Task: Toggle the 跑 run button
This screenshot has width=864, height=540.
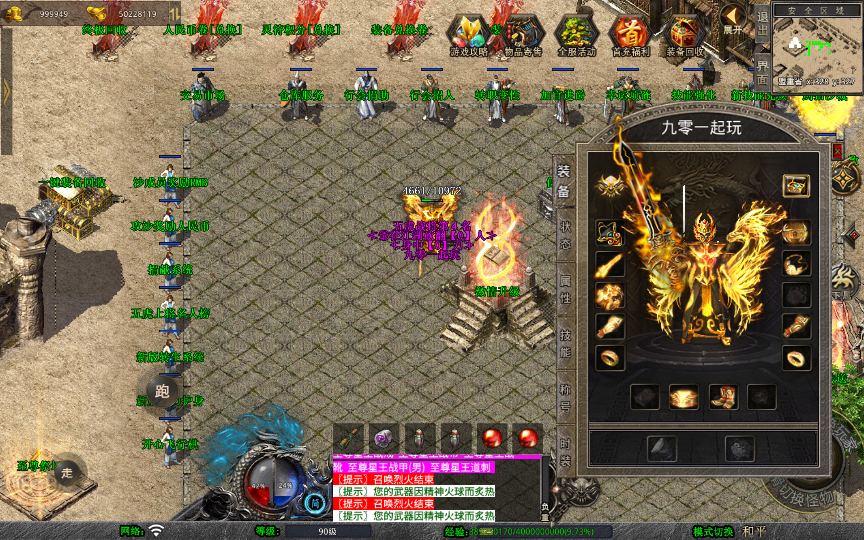Action: [162, 391]
